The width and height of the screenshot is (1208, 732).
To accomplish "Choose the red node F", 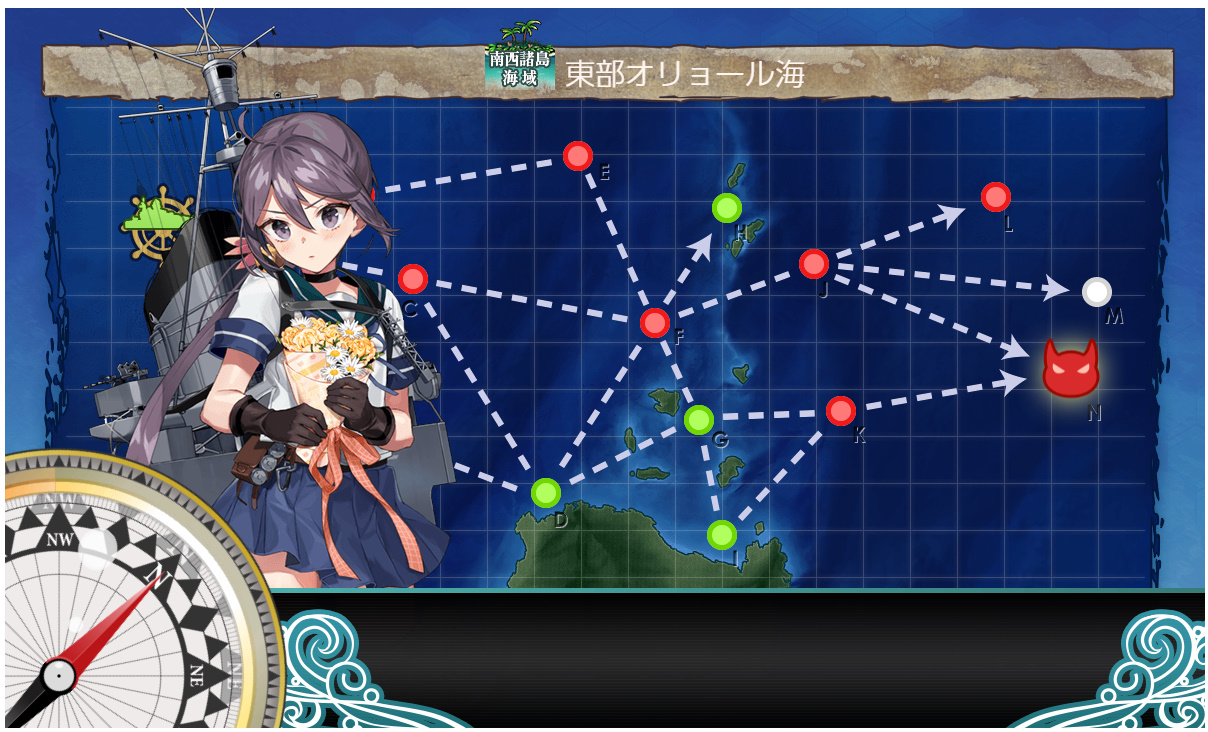I will [654, 323].
